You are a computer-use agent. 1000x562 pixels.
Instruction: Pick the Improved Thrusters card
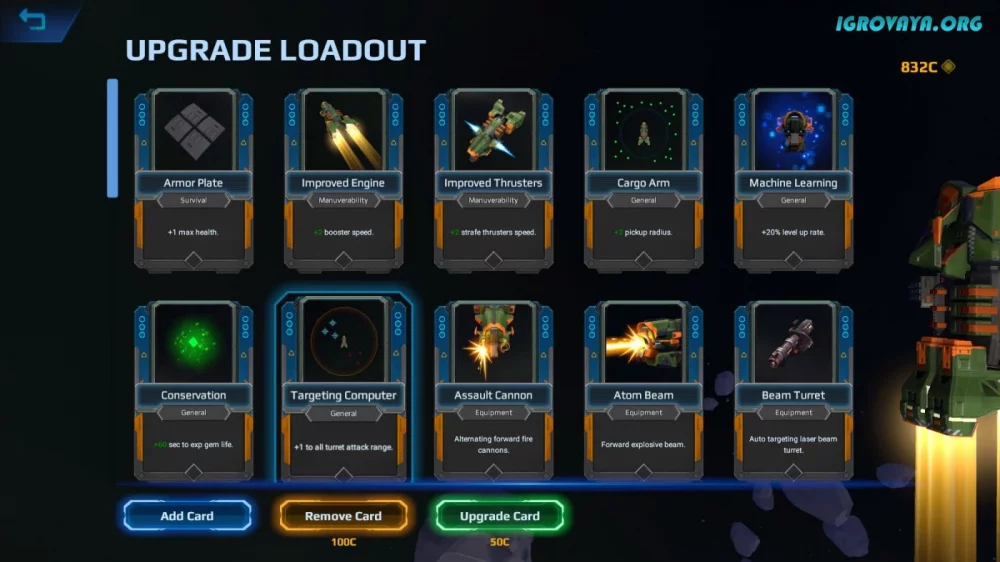tap(493, 180)
